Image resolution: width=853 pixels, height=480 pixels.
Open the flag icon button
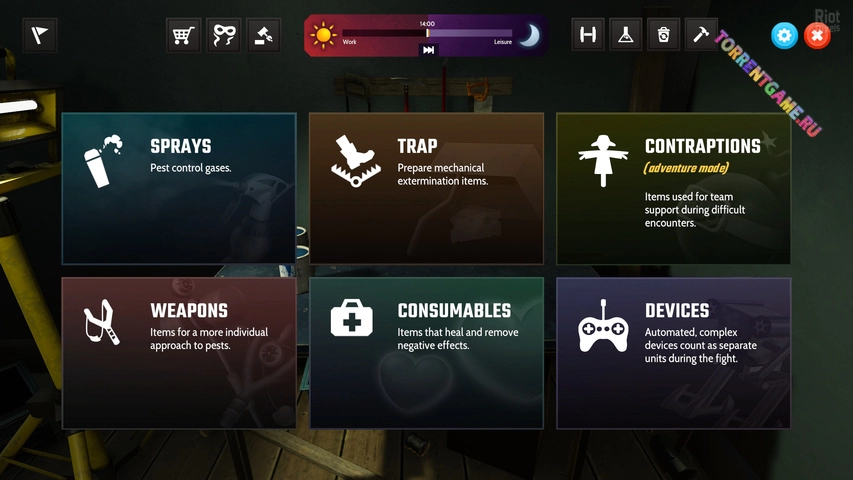[40, 36]
